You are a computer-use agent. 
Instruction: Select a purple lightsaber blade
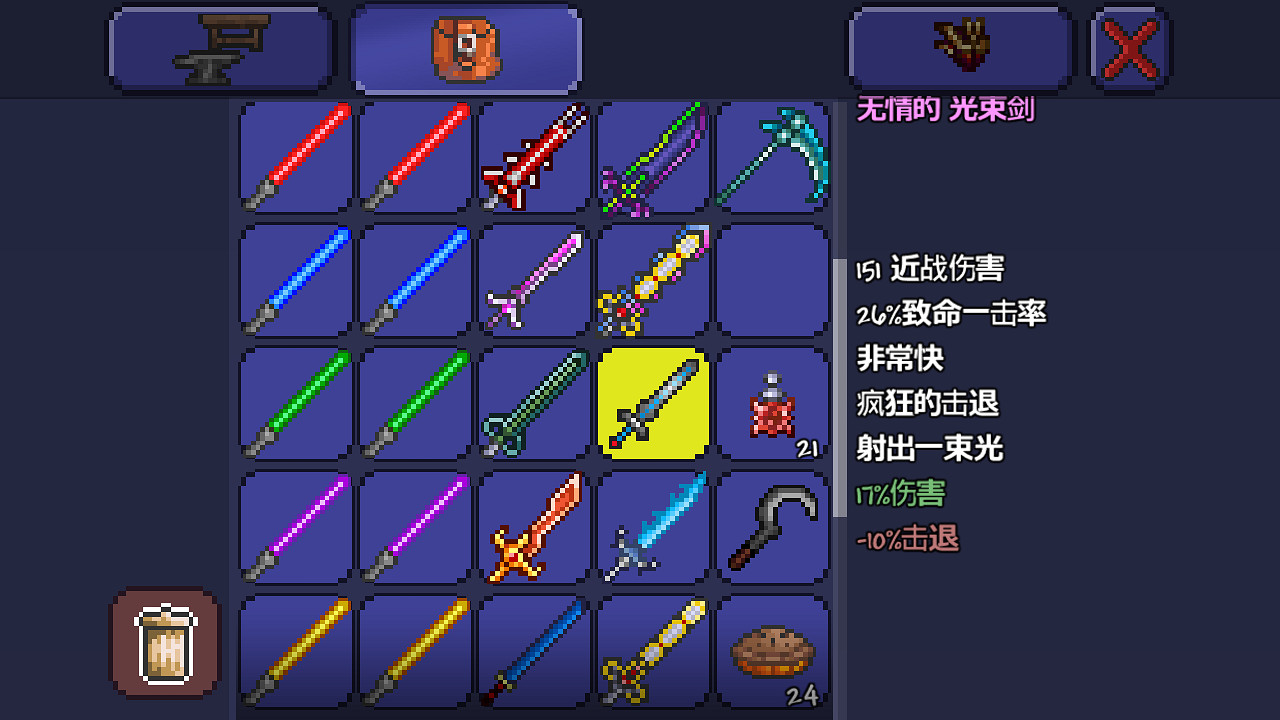293,527
